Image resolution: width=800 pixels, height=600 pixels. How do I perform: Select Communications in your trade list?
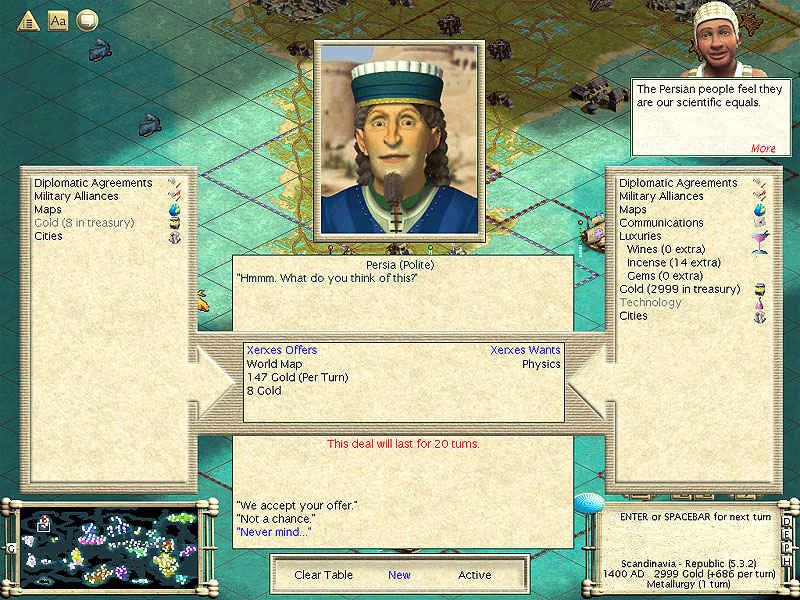661,223
